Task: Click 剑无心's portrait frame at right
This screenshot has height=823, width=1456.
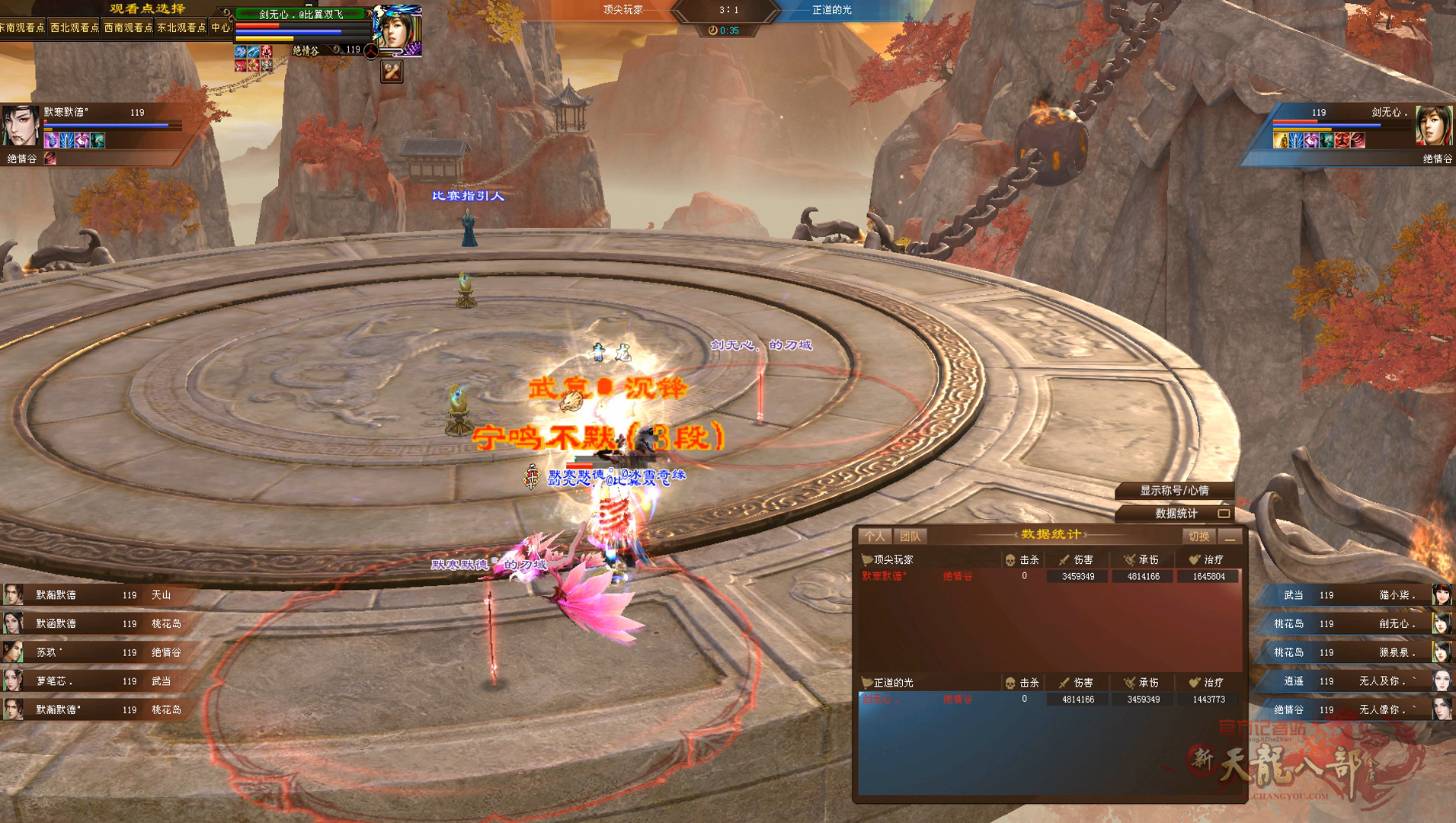Action: click(1433, 126)
